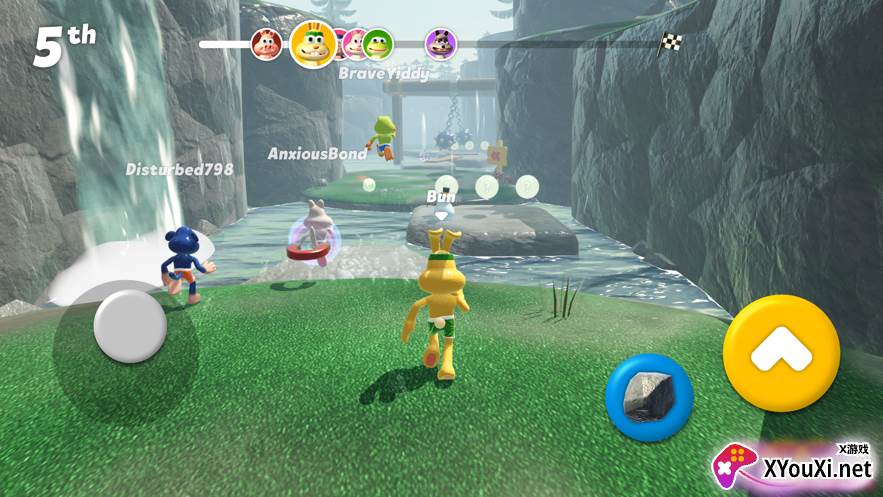Touch the virtual joystick knob

coord(130,326)
